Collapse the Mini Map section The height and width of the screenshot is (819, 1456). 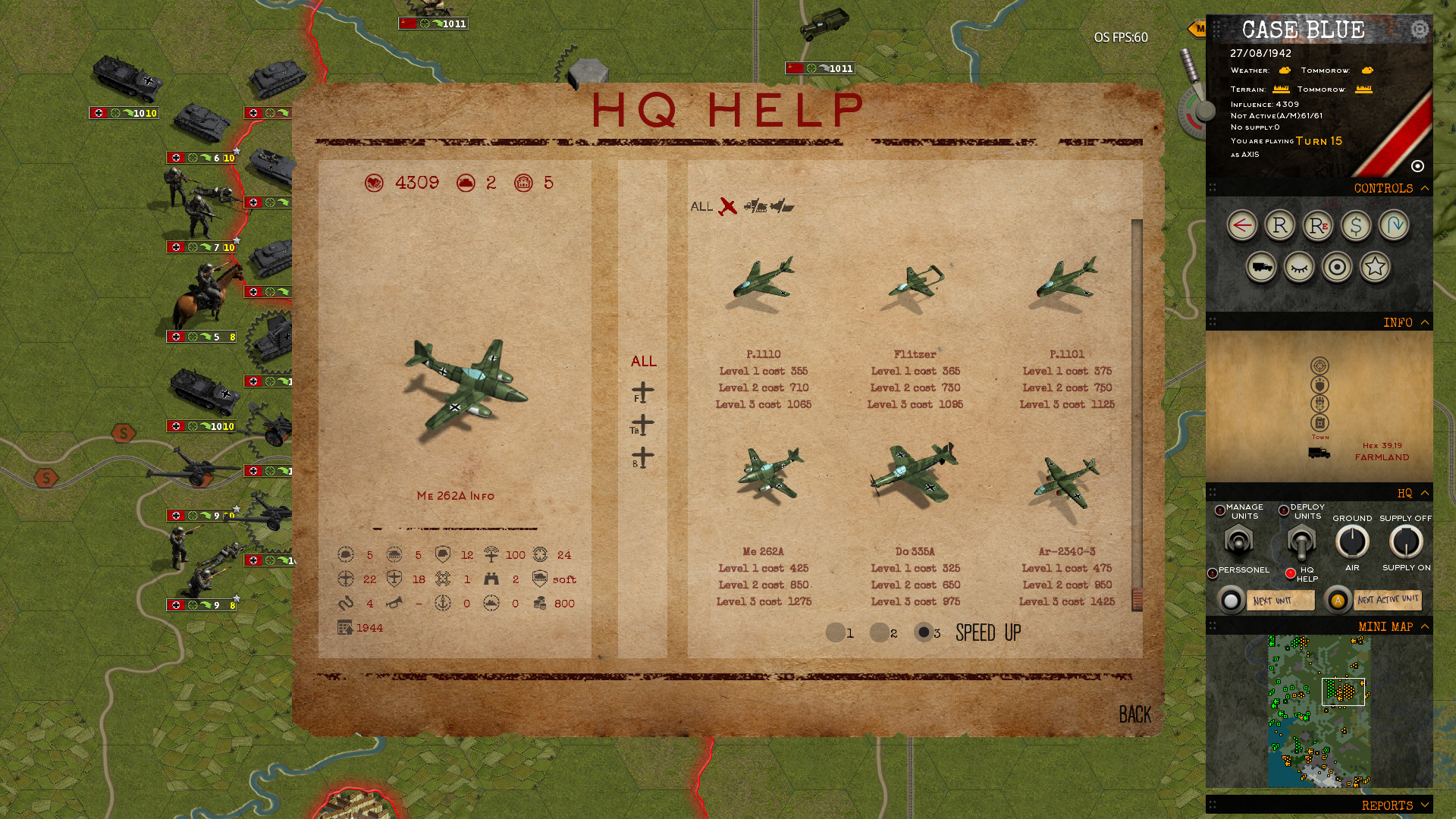tap(1426, 626)
